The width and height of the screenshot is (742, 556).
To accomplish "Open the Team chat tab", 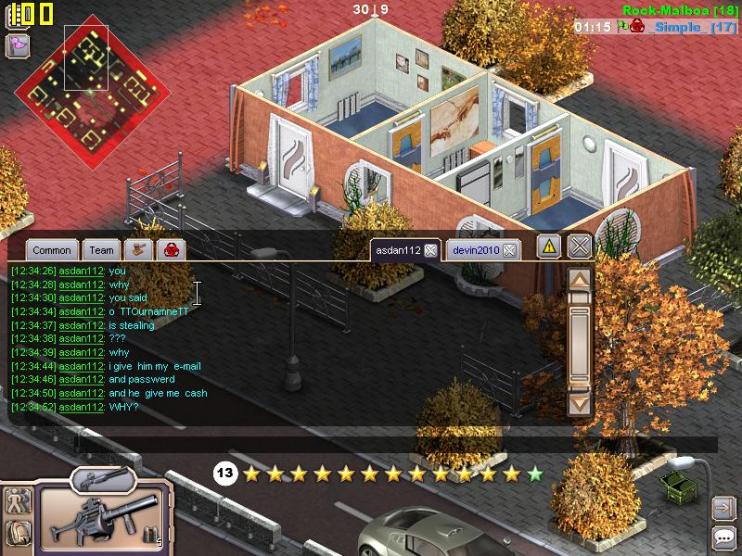I will click(x=101, y=250).
